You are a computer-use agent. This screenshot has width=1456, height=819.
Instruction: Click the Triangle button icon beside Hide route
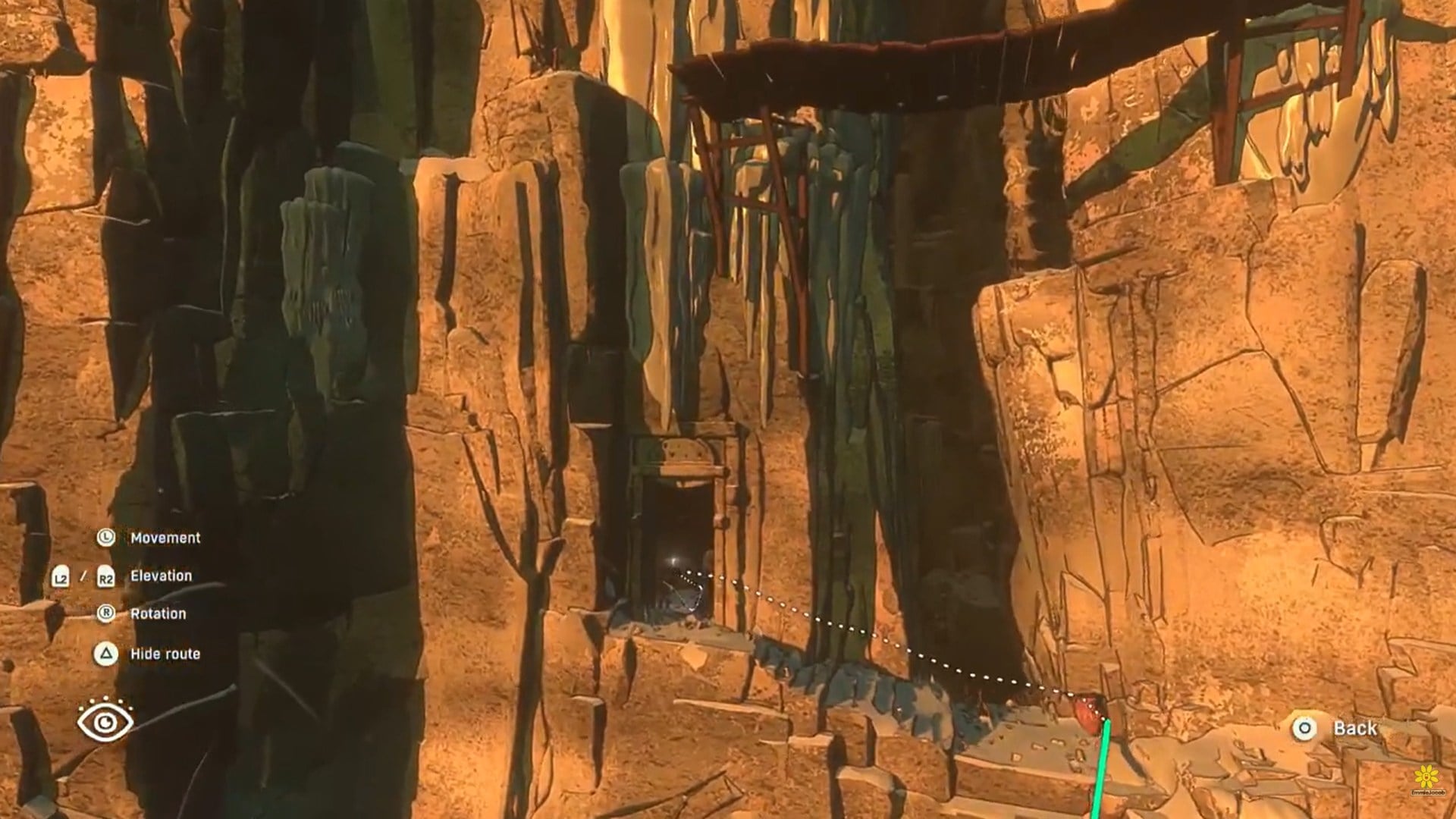pos(106,653)
